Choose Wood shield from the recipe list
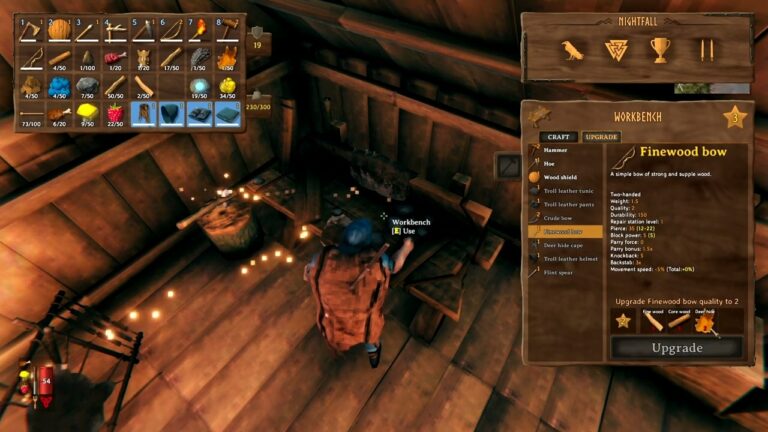 coord(561,177)
